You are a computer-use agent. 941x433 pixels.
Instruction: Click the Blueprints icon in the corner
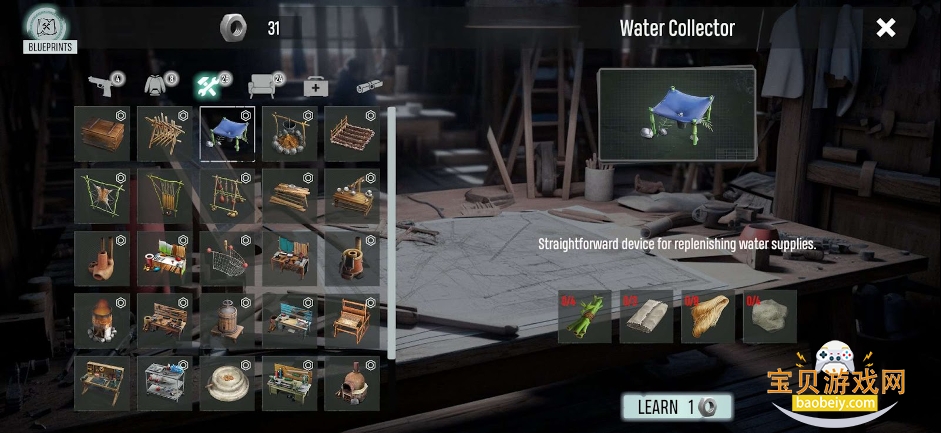(49, 29)
